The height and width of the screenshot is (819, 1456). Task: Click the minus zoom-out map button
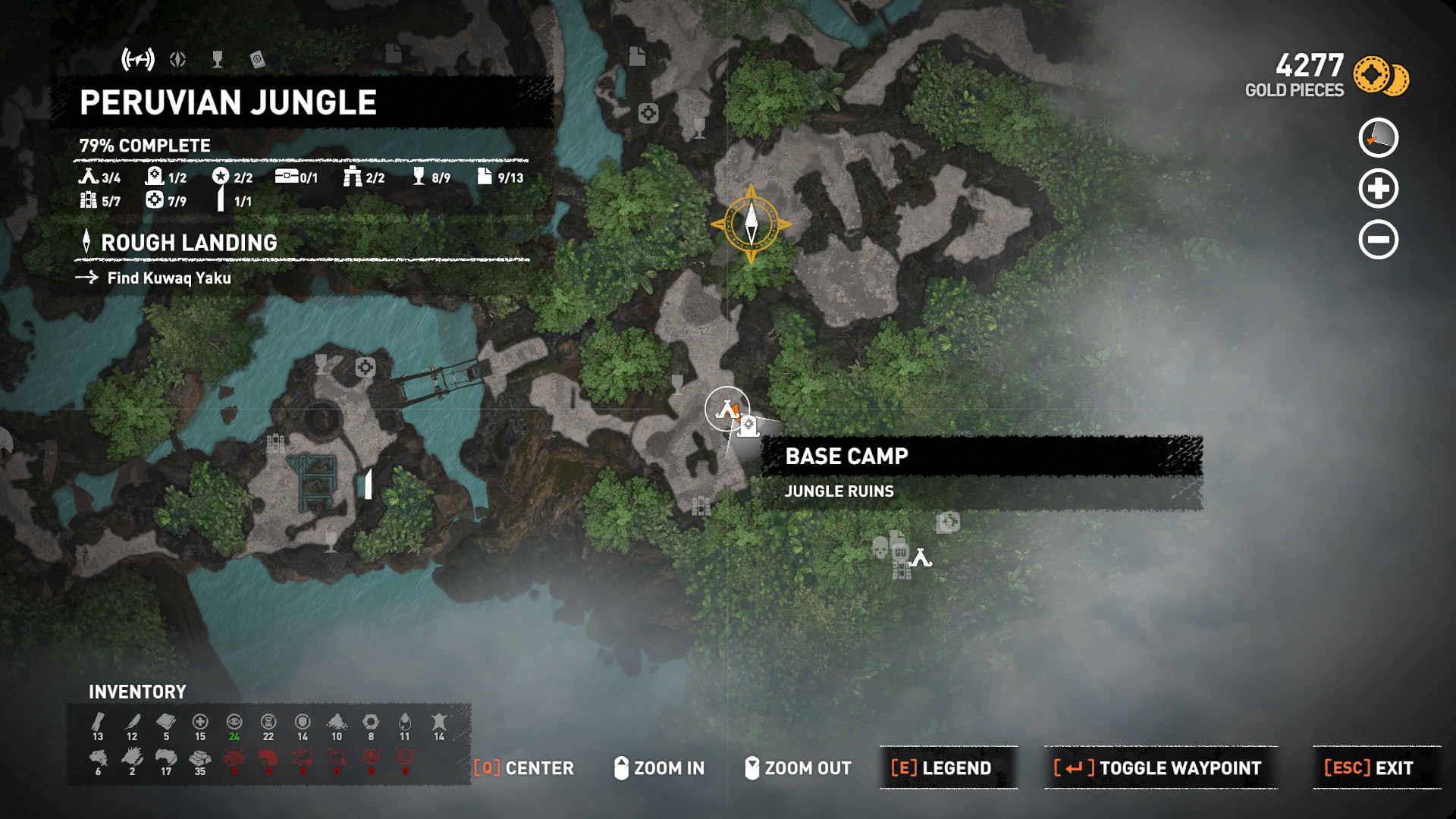click(x=1378, y=240)
